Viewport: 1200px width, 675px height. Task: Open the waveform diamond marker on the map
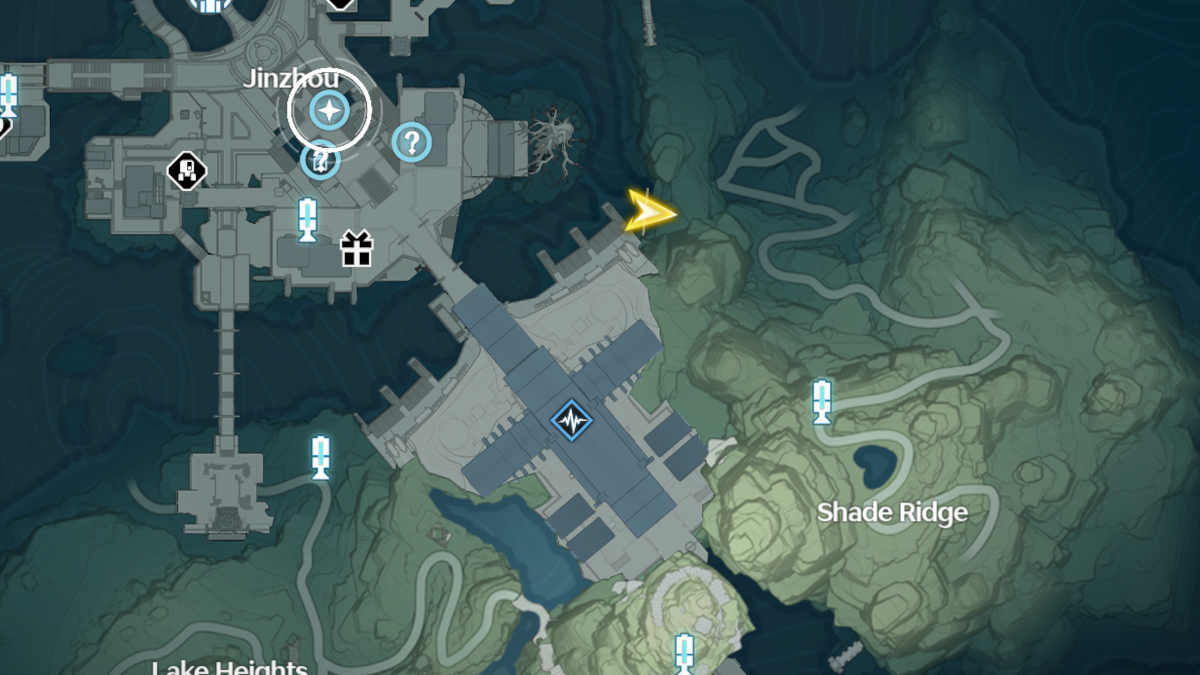571,421
